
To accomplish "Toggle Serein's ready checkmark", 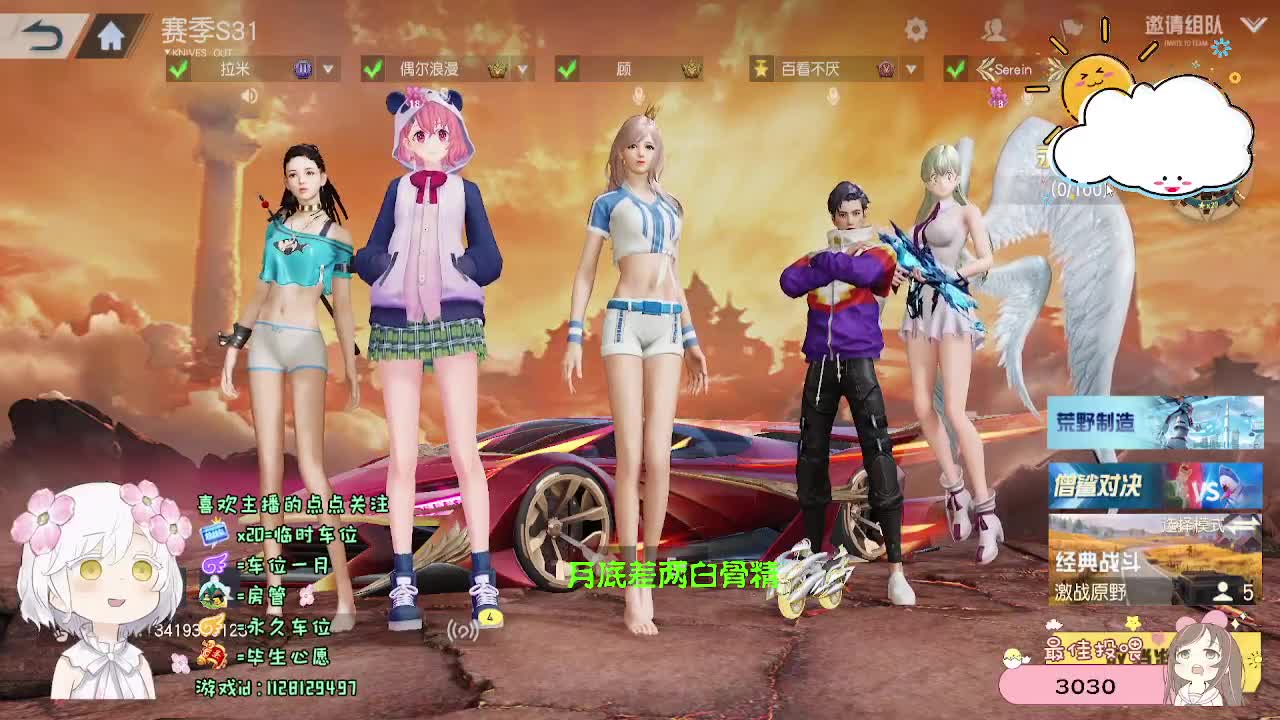I will [958, 69].
